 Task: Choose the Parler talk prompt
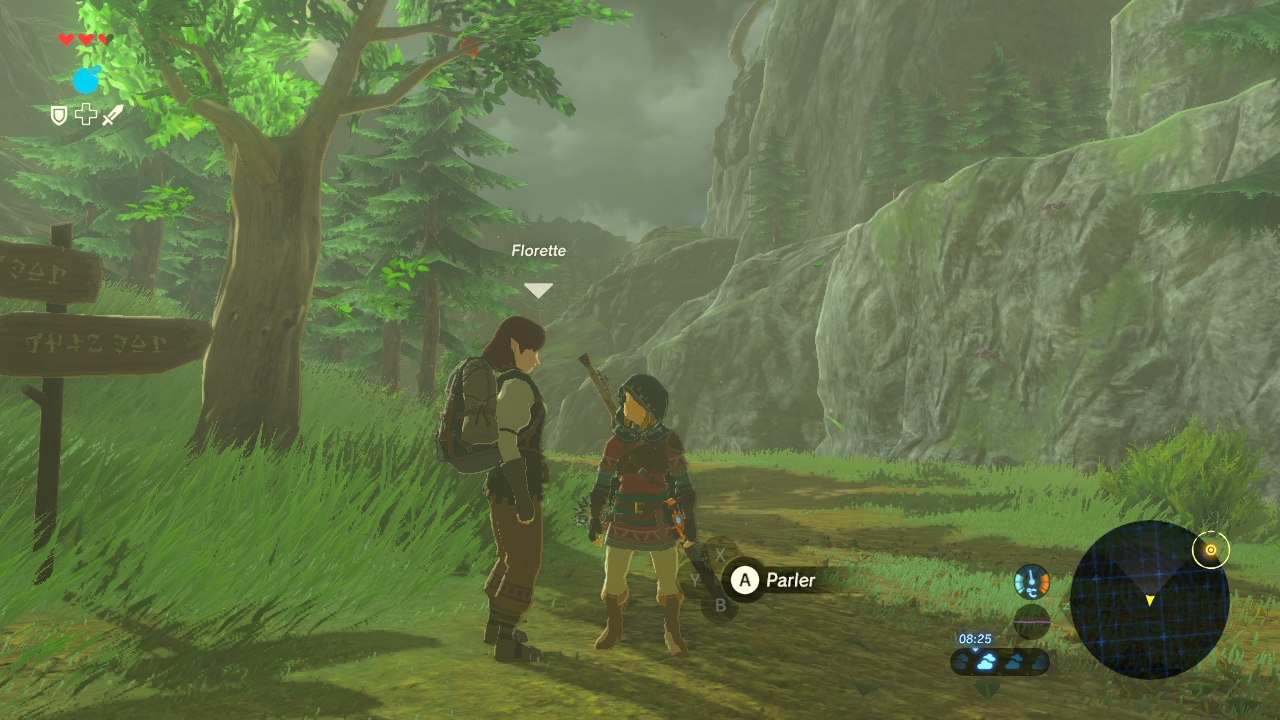click(774, 580)
